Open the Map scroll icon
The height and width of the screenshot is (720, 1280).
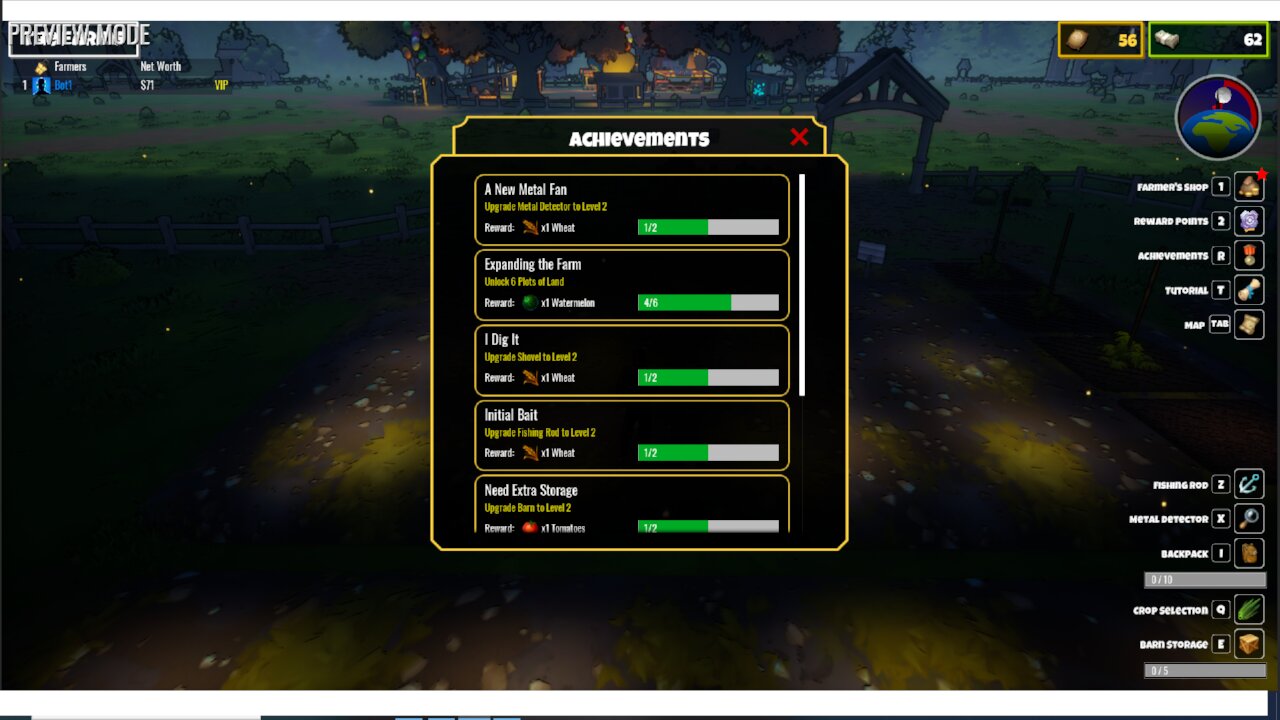(1249, 325)
